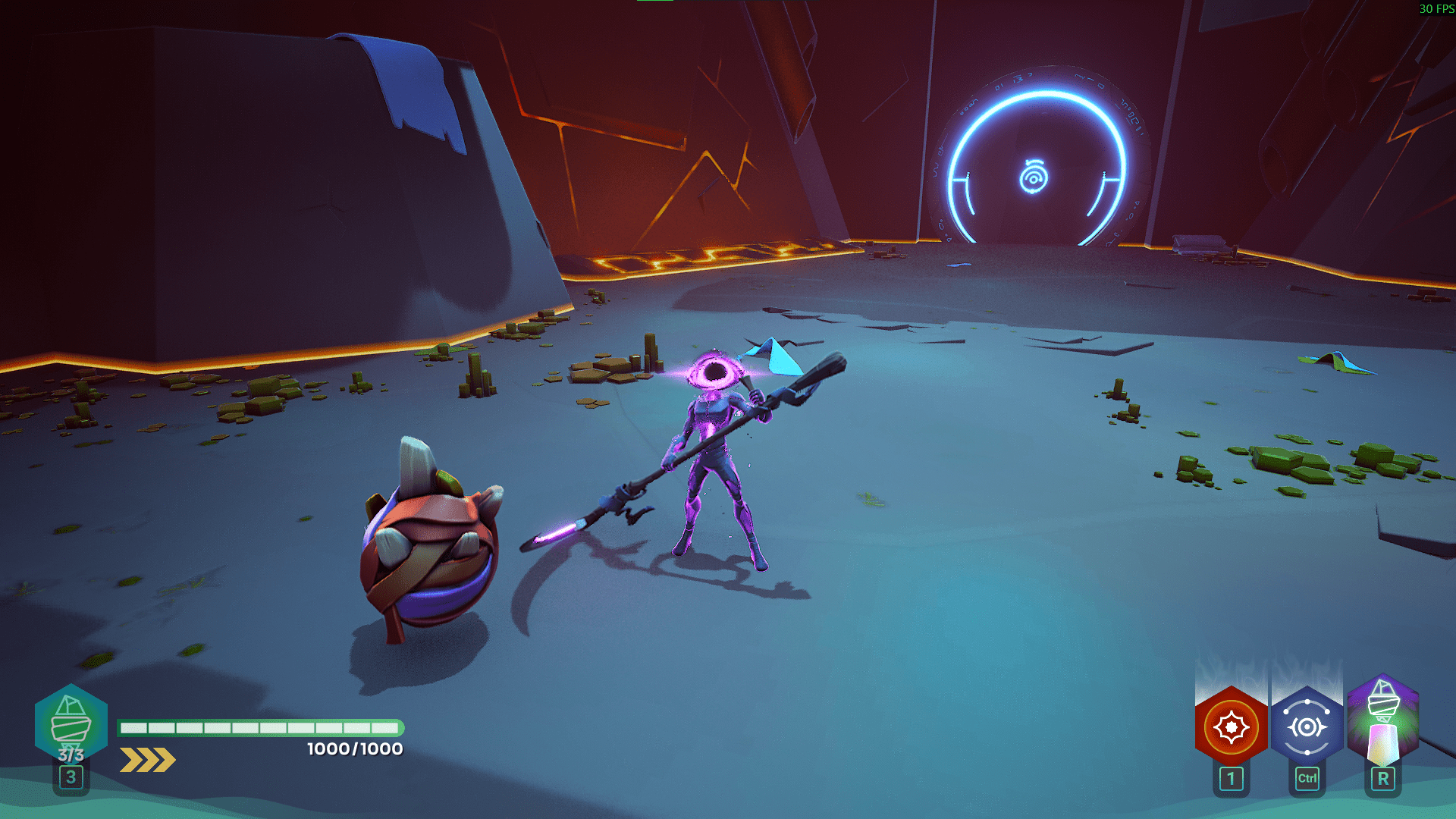Trigger the blue orbit ring ability
Screen dimensions: 1456x819
[x=1307, y=727]
